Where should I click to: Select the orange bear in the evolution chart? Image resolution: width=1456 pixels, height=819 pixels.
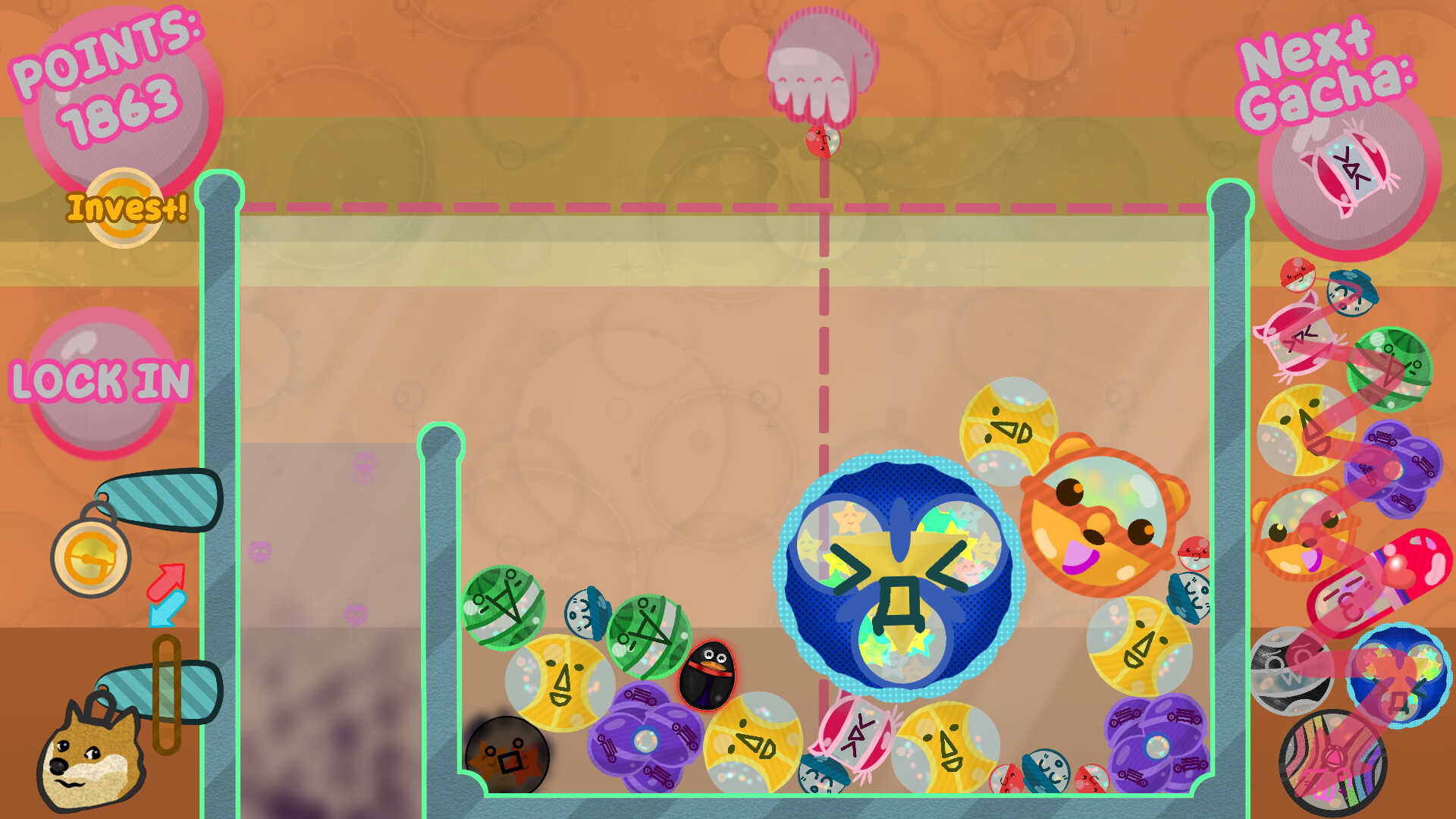1303,532
